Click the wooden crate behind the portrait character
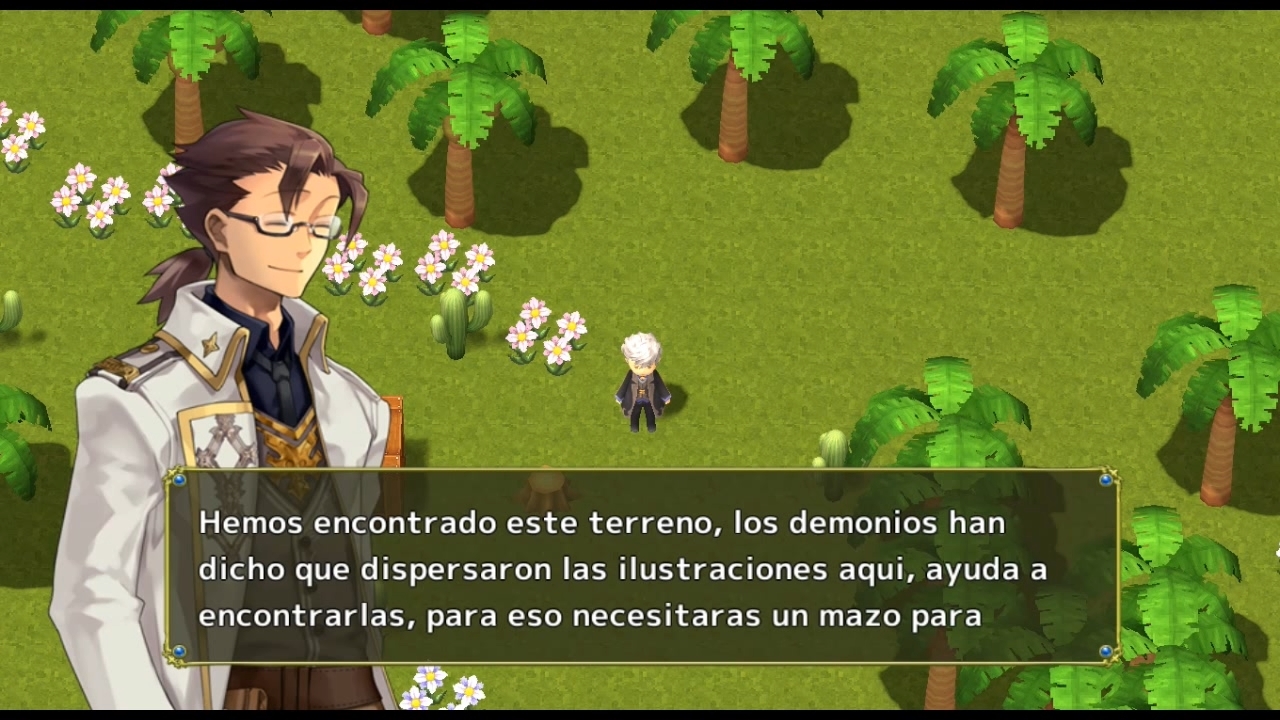Viewport: 1280px width, 720px height. (395, 430)
